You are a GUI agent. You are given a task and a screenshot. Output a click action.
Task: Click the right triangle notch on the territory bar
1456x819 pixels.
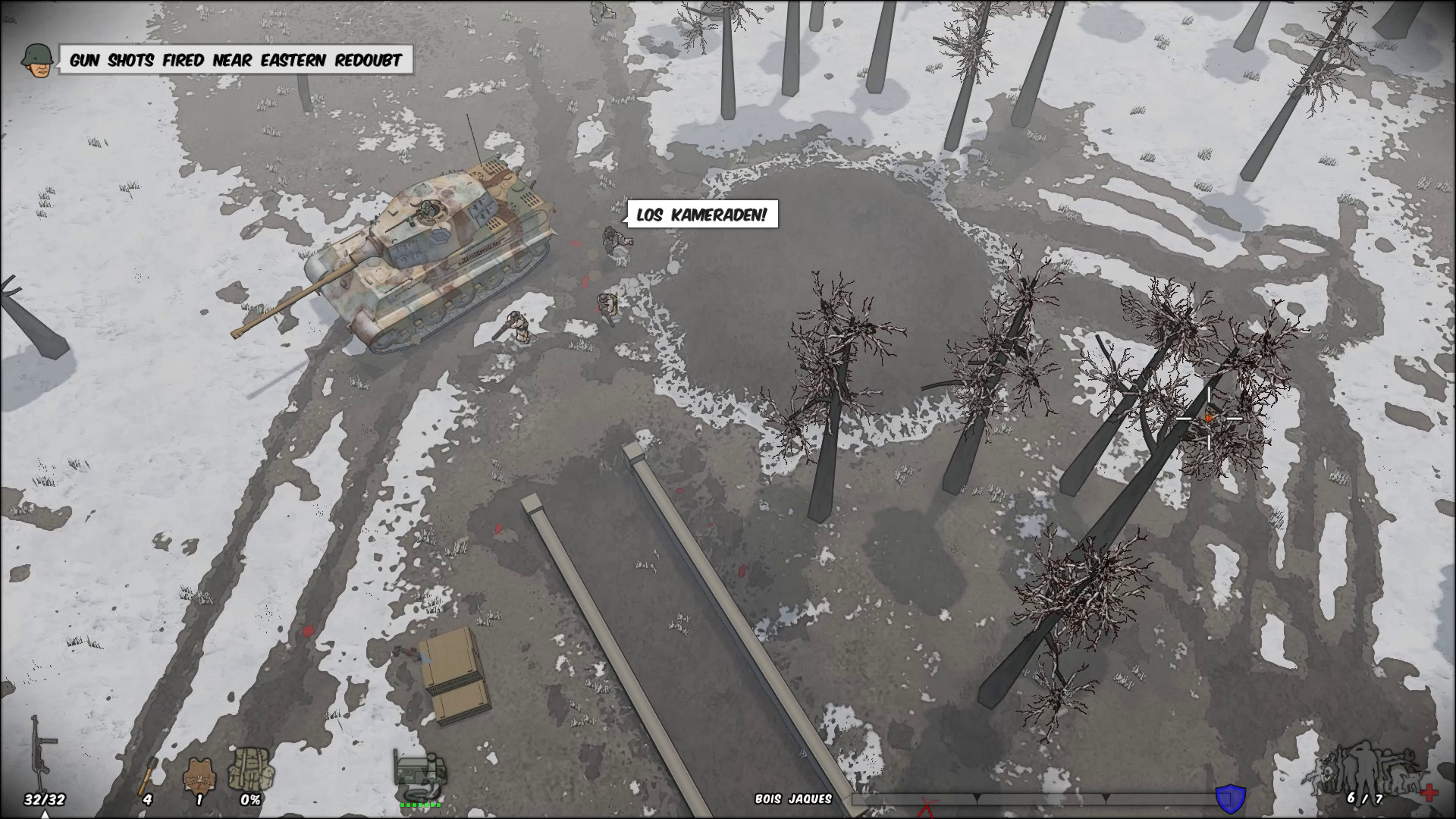[1106, 796]
